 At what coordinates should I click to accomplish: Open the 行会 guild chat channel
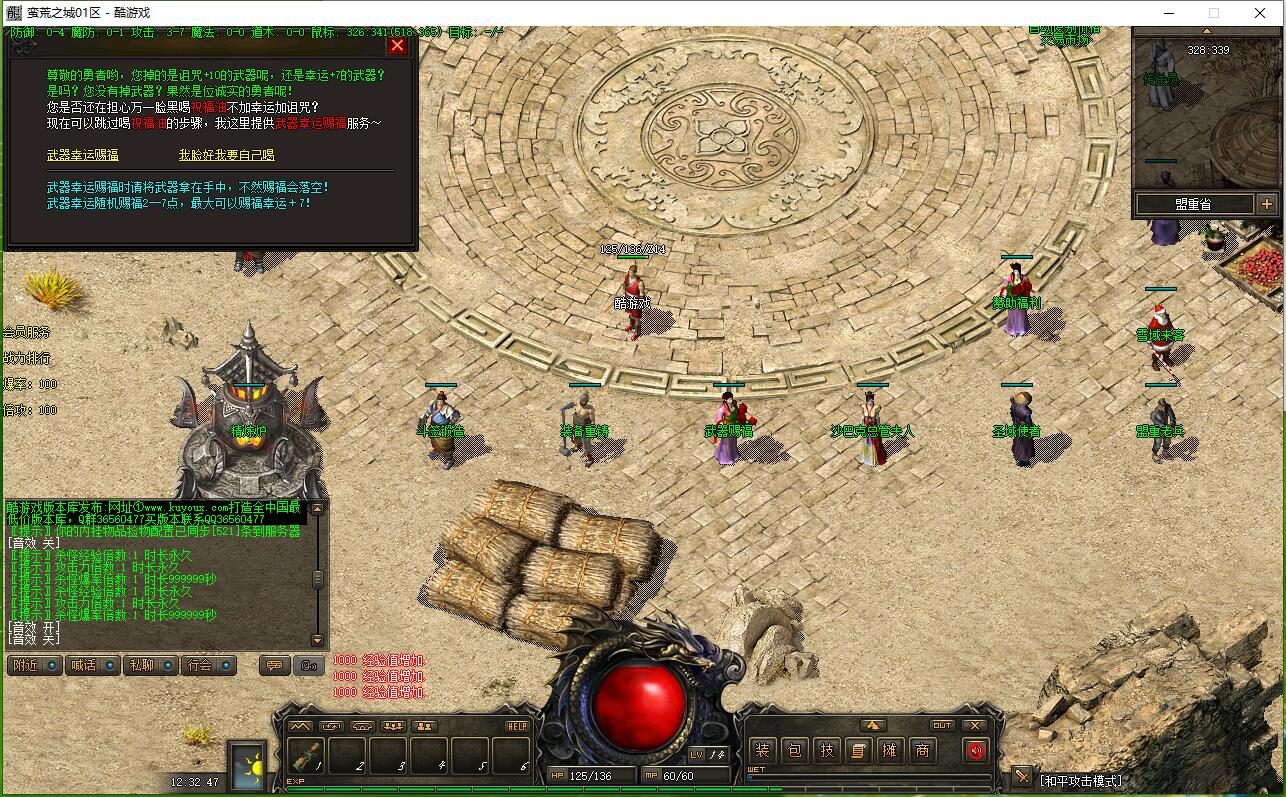(208, 665)
